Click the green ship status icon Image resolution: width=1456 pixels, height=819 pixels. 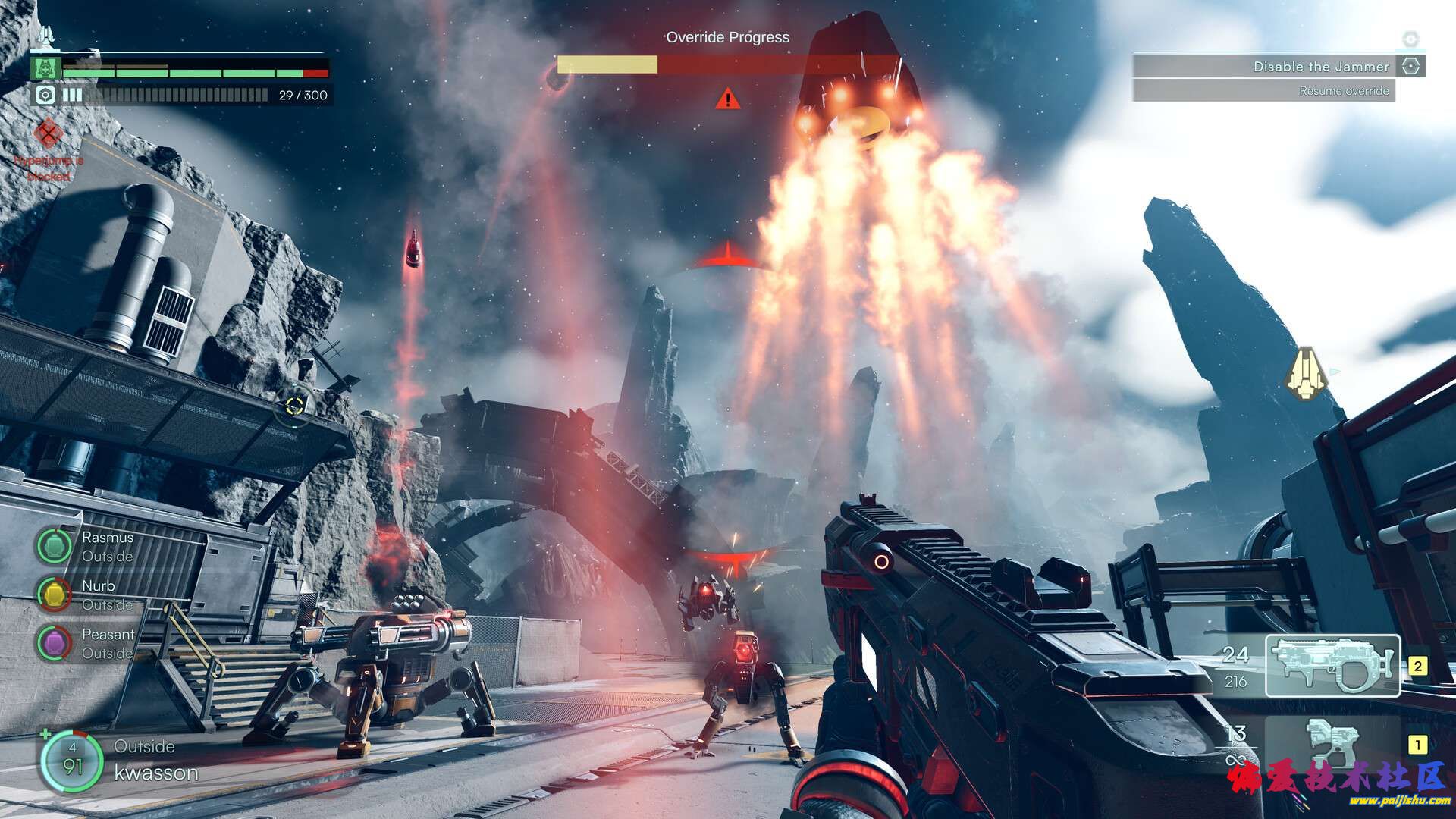(45, 68)
